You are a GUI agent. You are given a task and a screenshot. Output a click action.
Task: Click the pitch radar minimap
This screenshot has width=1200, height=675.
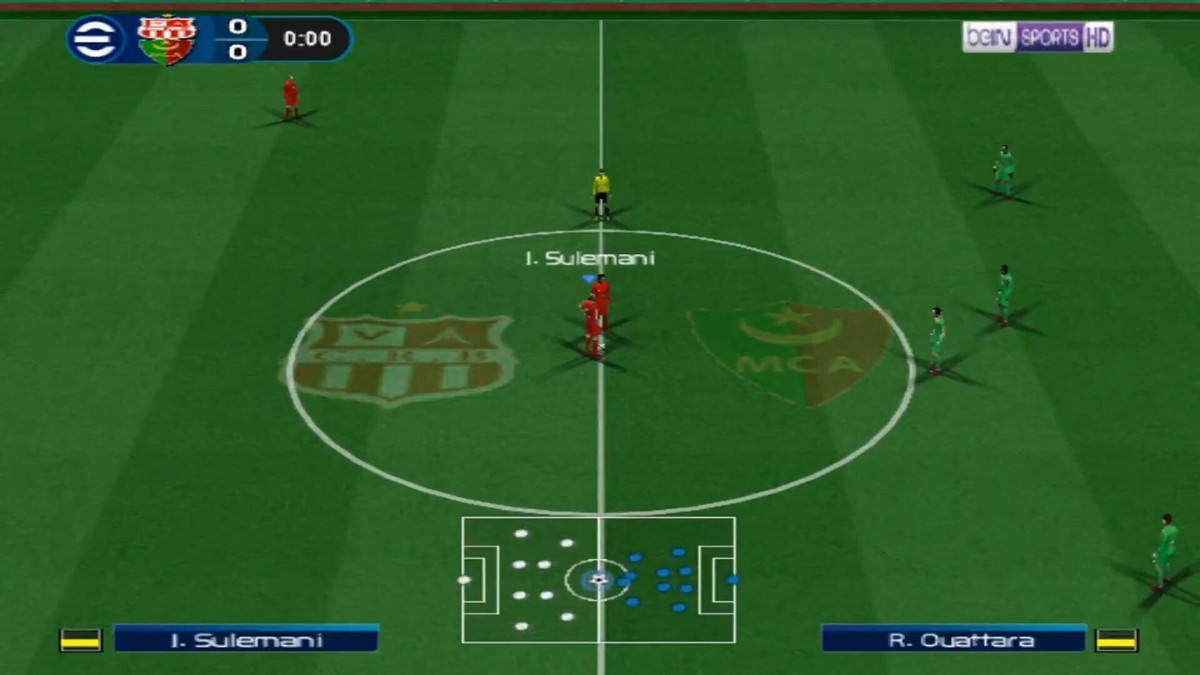[598, 579]
